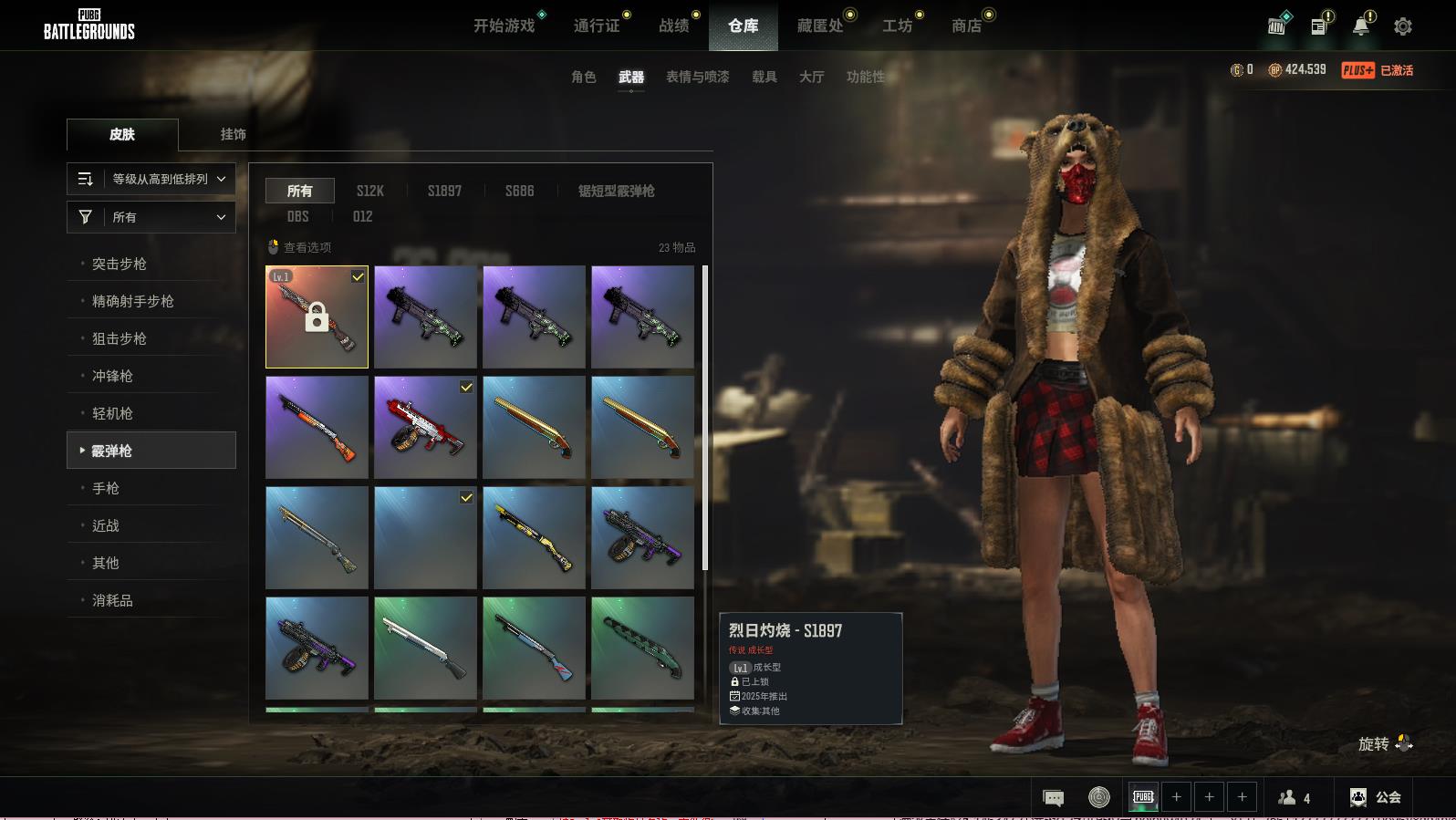Go to the 通行证 pass page
Image resolution: width=1456 pixels, height=820 pixels.
pyautogui.click(x=597, y=26)
